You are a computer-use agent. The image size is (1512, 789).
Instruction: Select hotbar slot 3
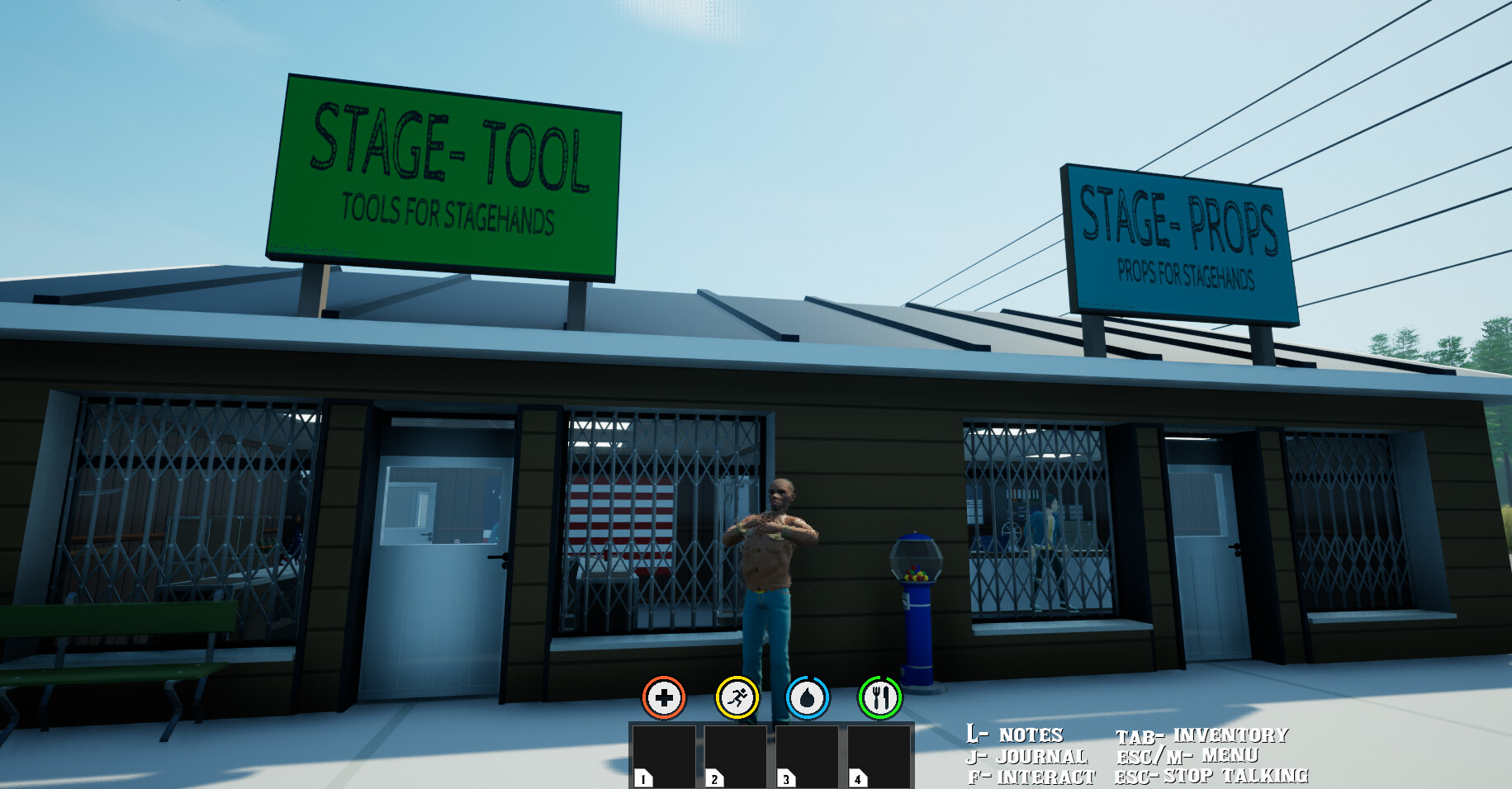(x=808, y=755)
